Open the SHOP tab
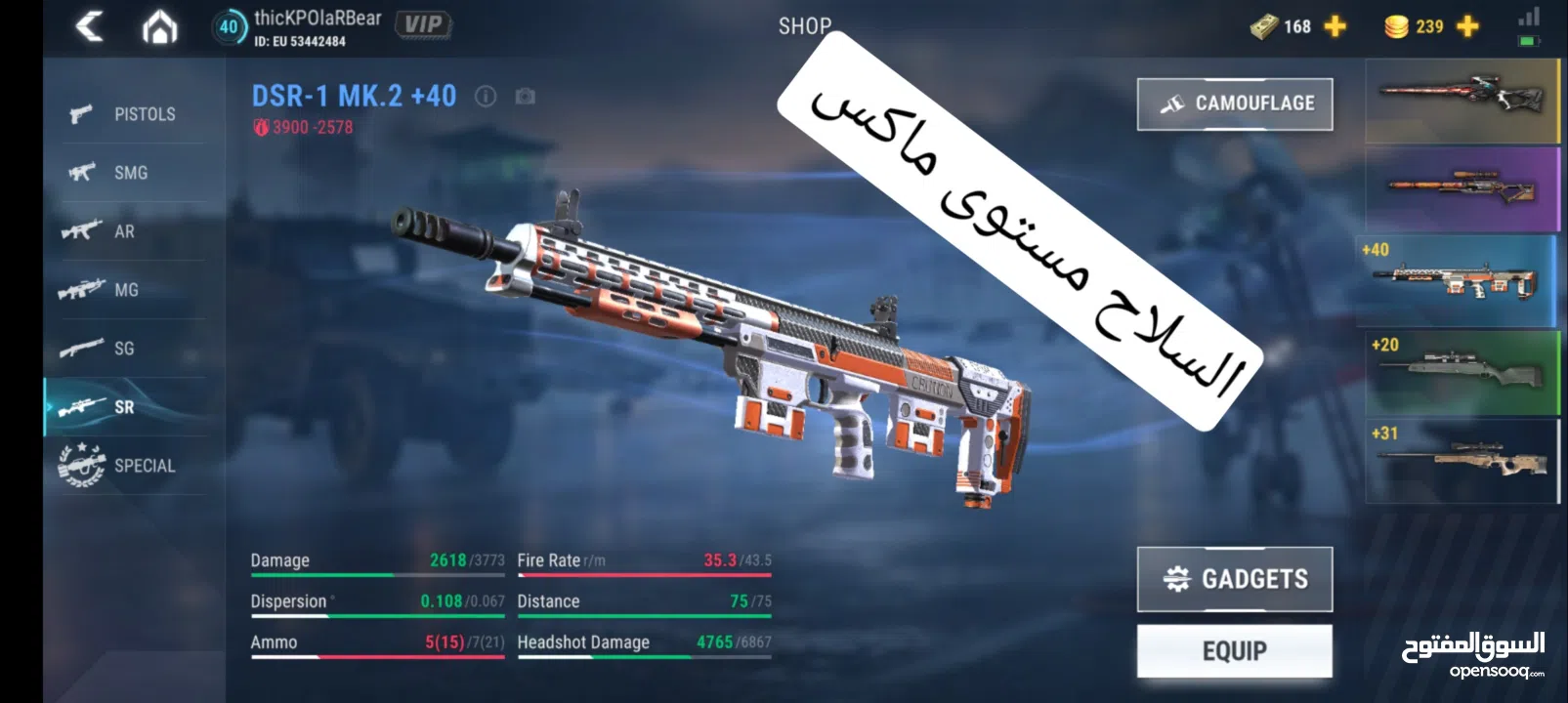 coord(804,26)
